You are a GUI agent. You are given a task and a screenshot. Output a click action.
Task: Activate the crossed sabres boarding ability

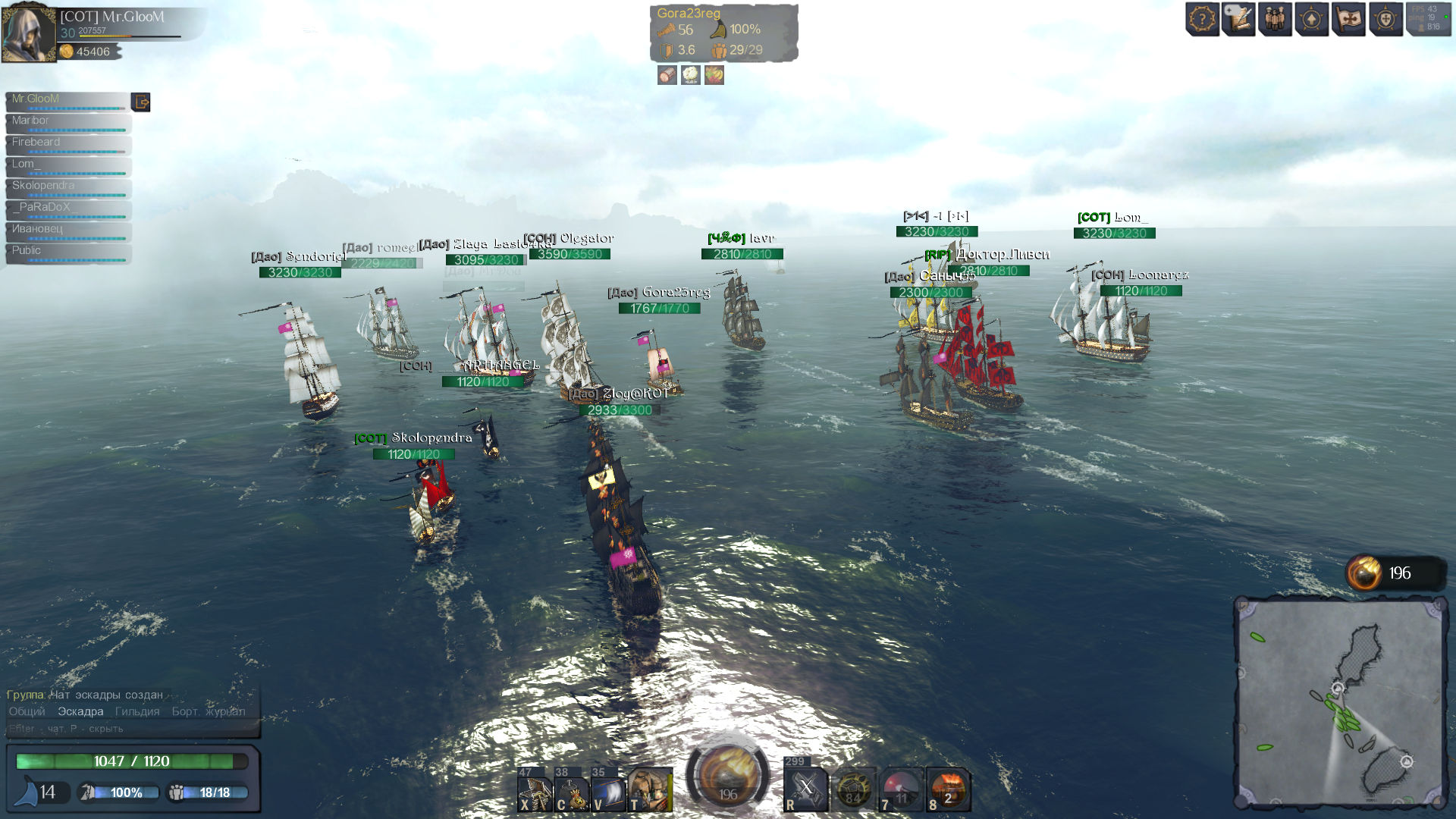(x=805, y=790)
